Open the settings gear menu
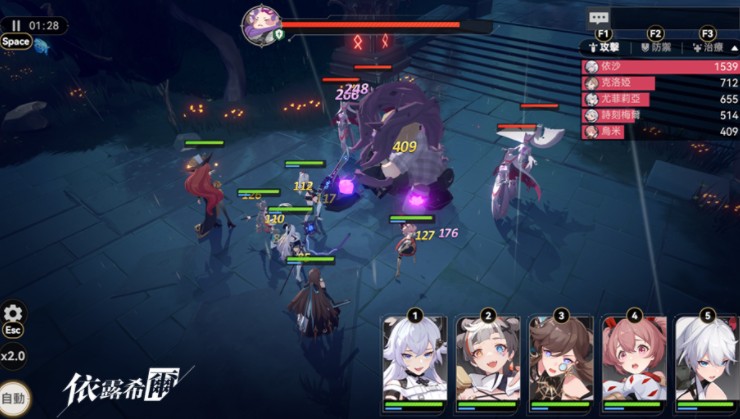This screenshot has width=740, height=419. [14, 313]
